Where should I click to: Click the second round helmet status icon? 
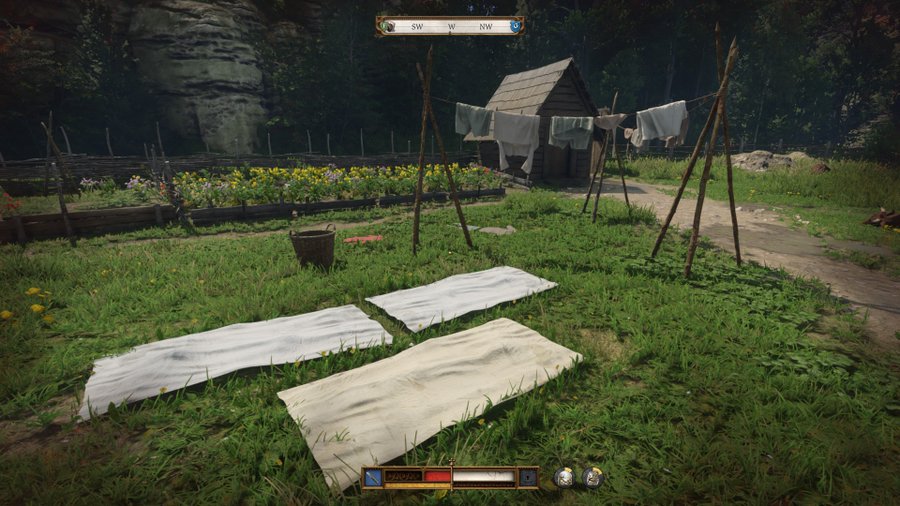592,477
